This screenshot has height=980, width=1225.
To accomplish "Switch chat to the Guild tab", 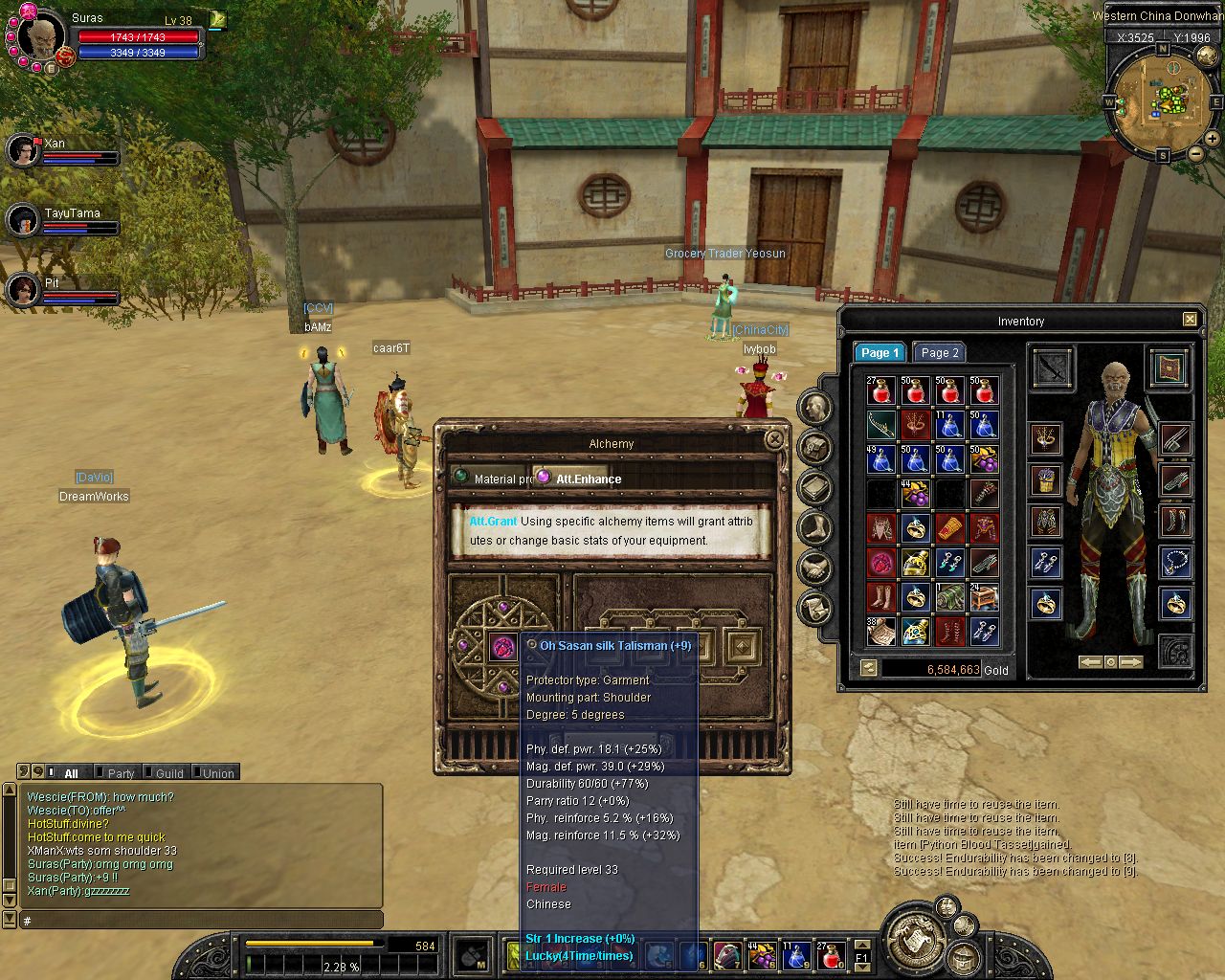I will click(x=168, y=773).
